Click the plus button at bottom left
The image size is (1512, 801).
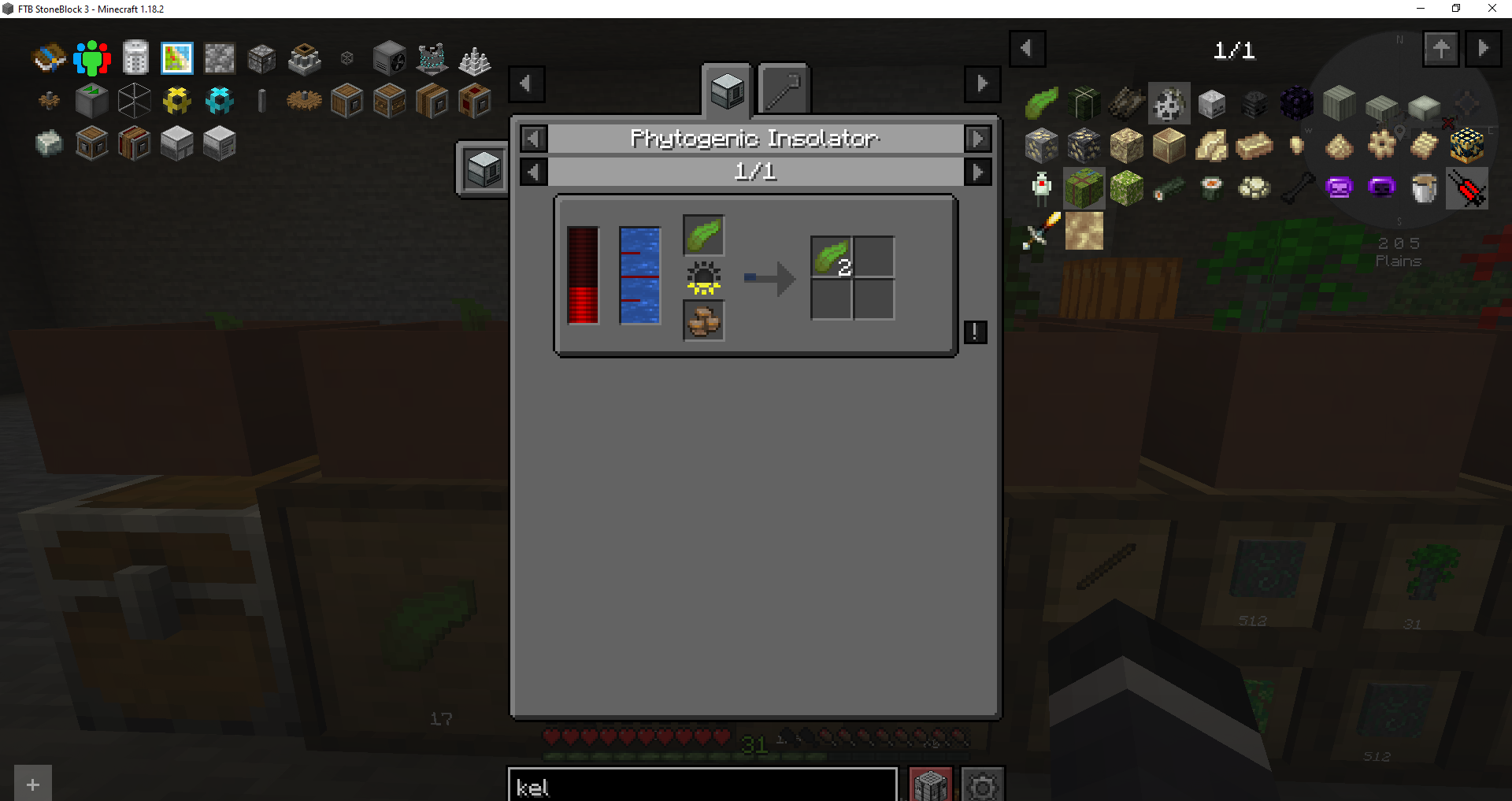32,784
